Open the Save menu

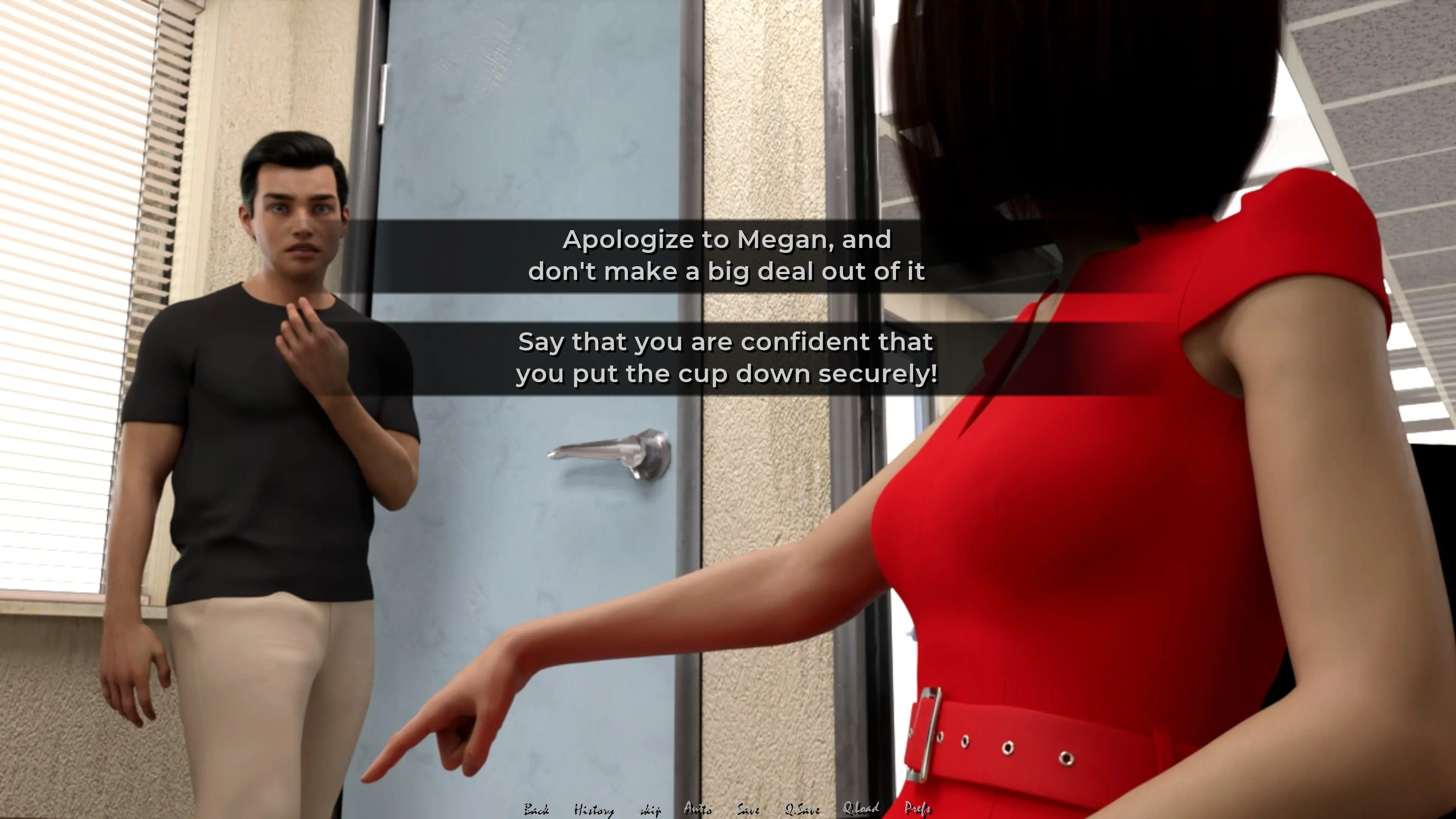click(748, 810)
